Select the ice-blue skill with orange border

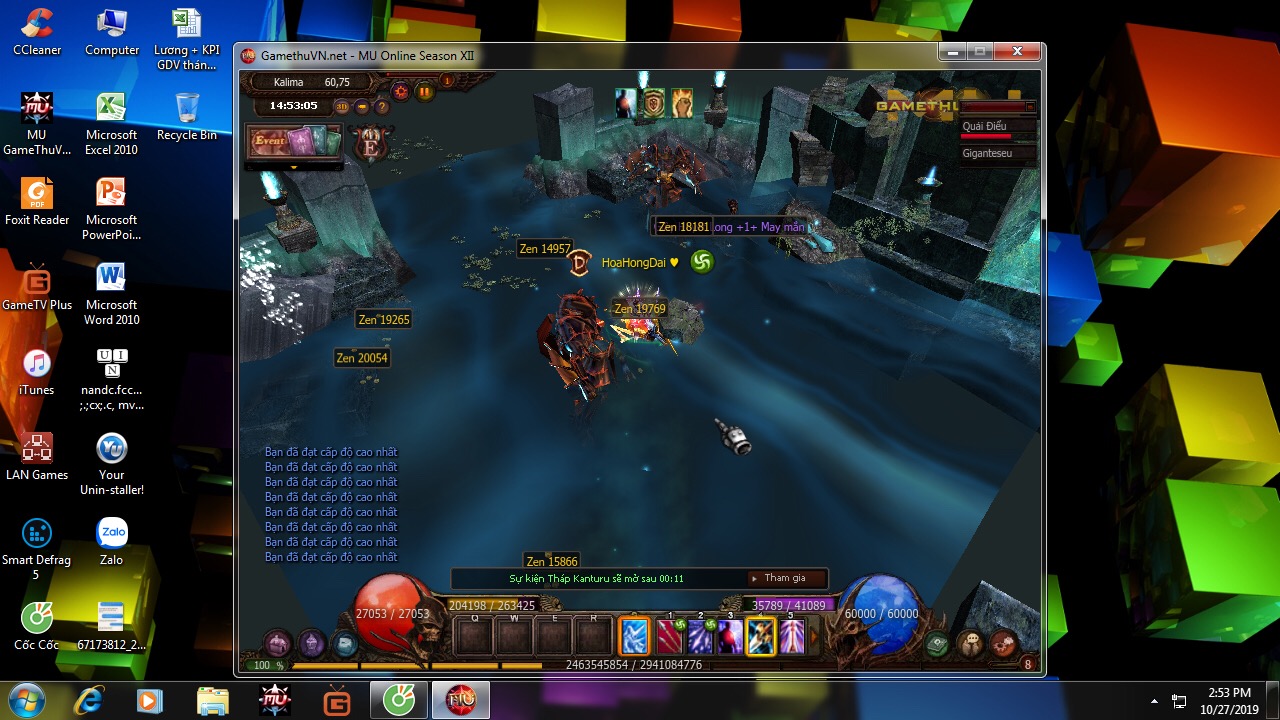pyautogui.click(x=635, y=636)
